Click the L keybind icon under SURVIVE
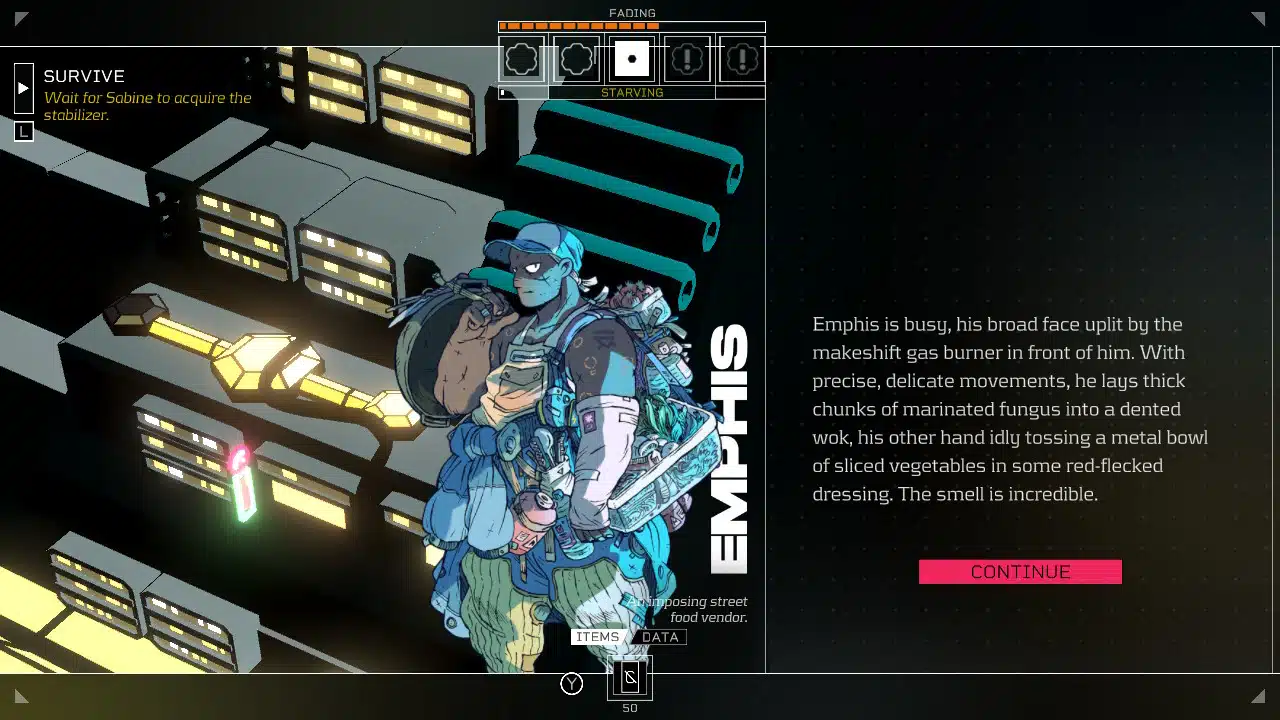Screen dimensions: 1280x720 23,131
